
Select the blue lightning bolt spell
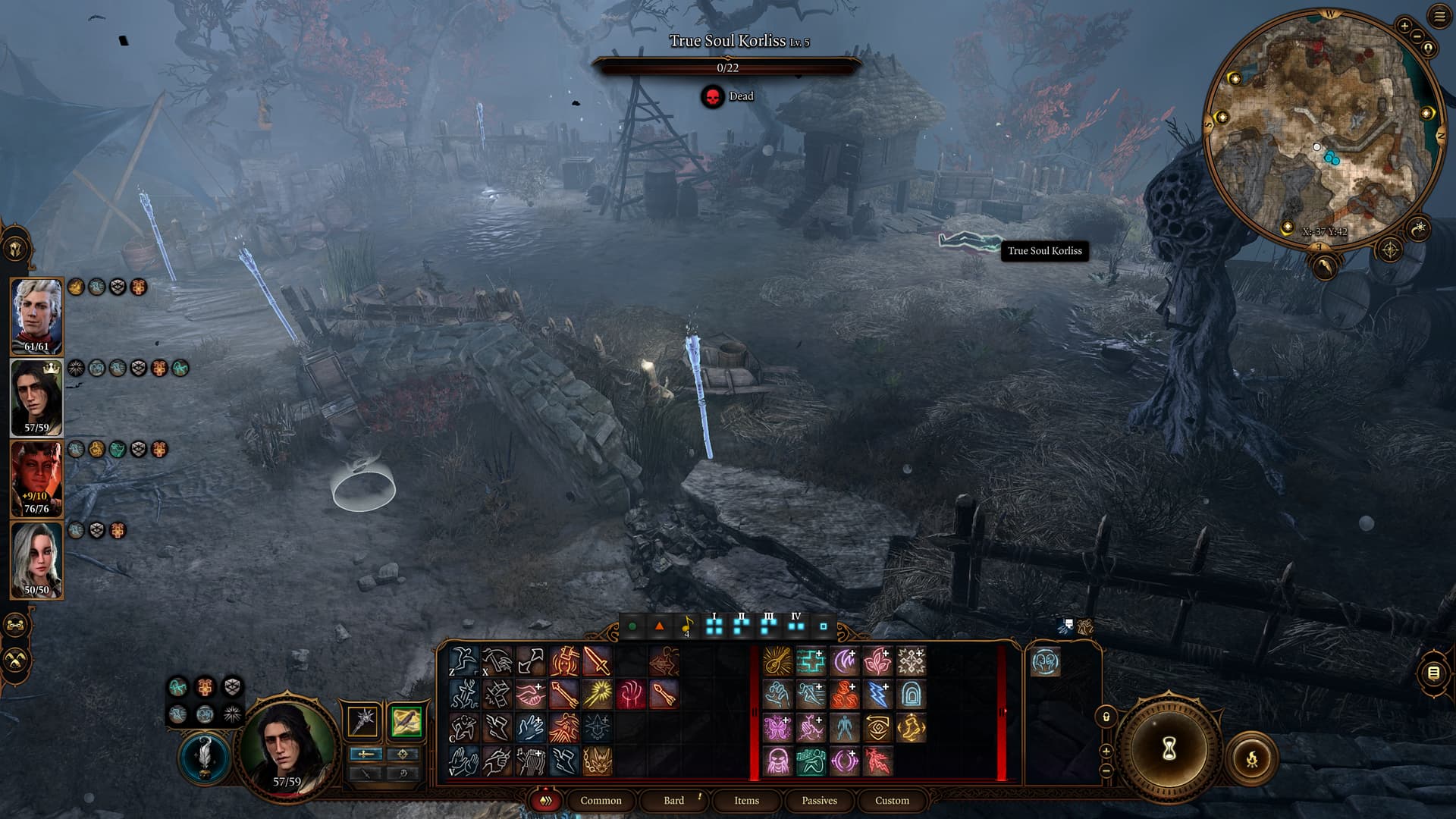coord(877,694)
